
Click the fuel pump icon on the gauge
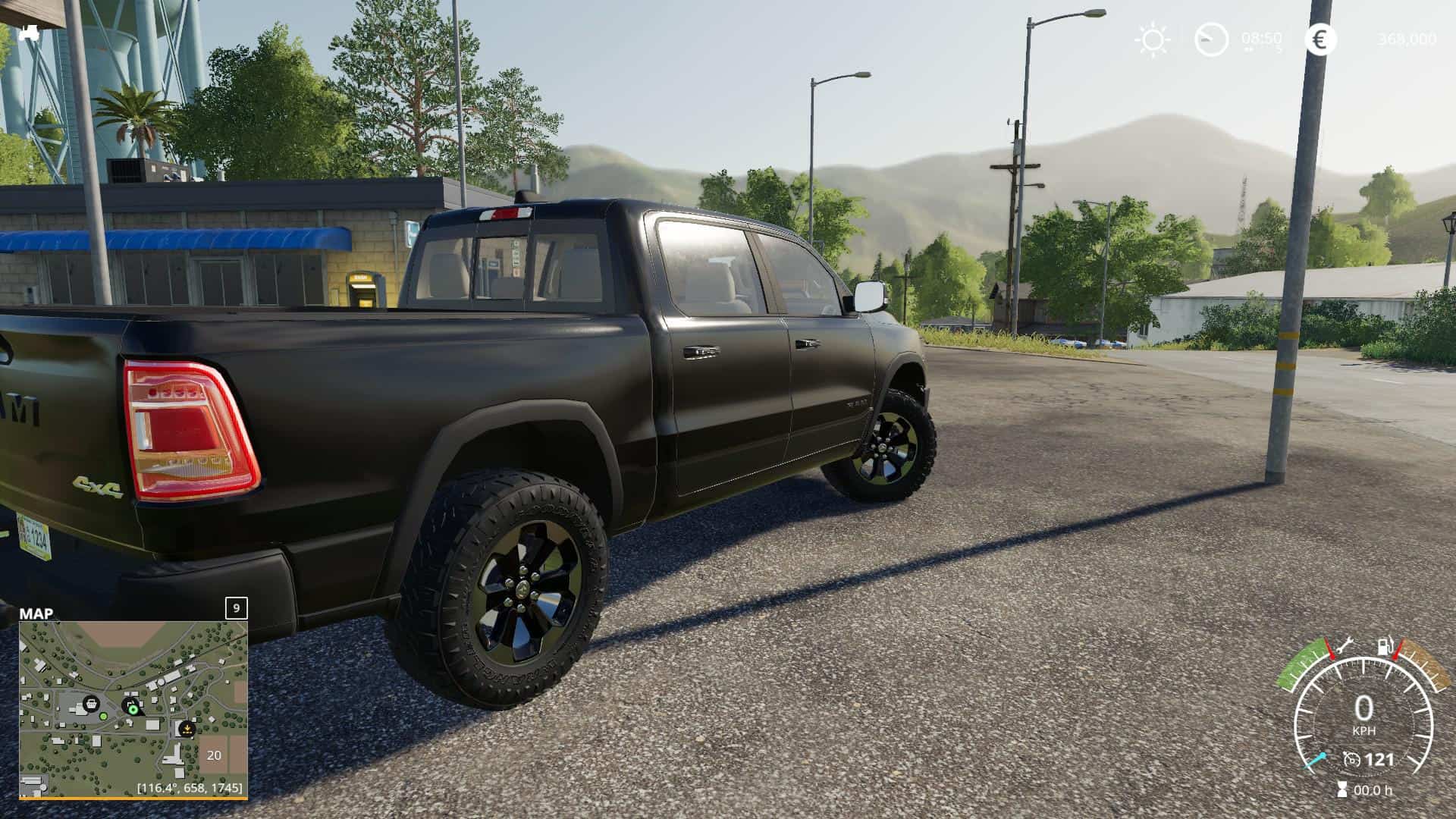point(1385,647)
